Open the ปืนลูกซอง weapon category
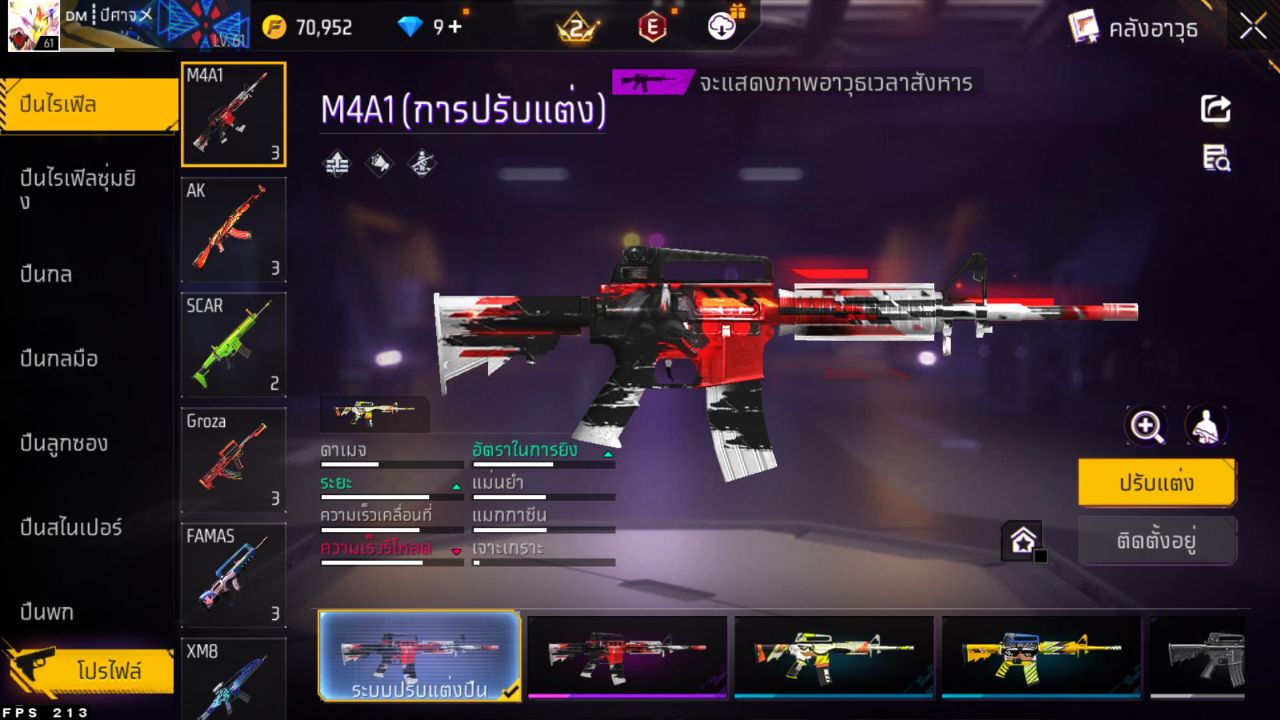 click(62, 443)
